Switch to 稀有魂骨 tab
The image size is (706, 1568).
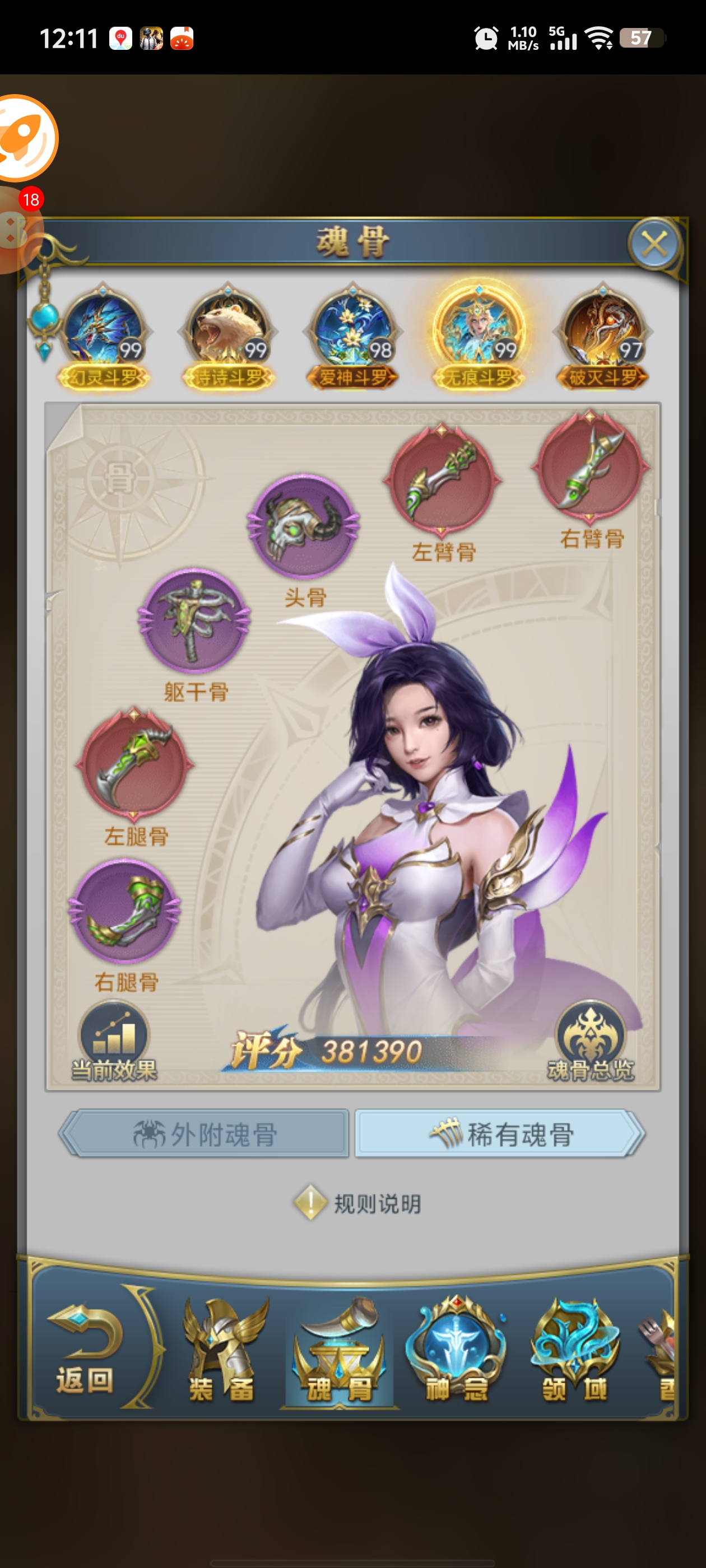[499, 1135]
